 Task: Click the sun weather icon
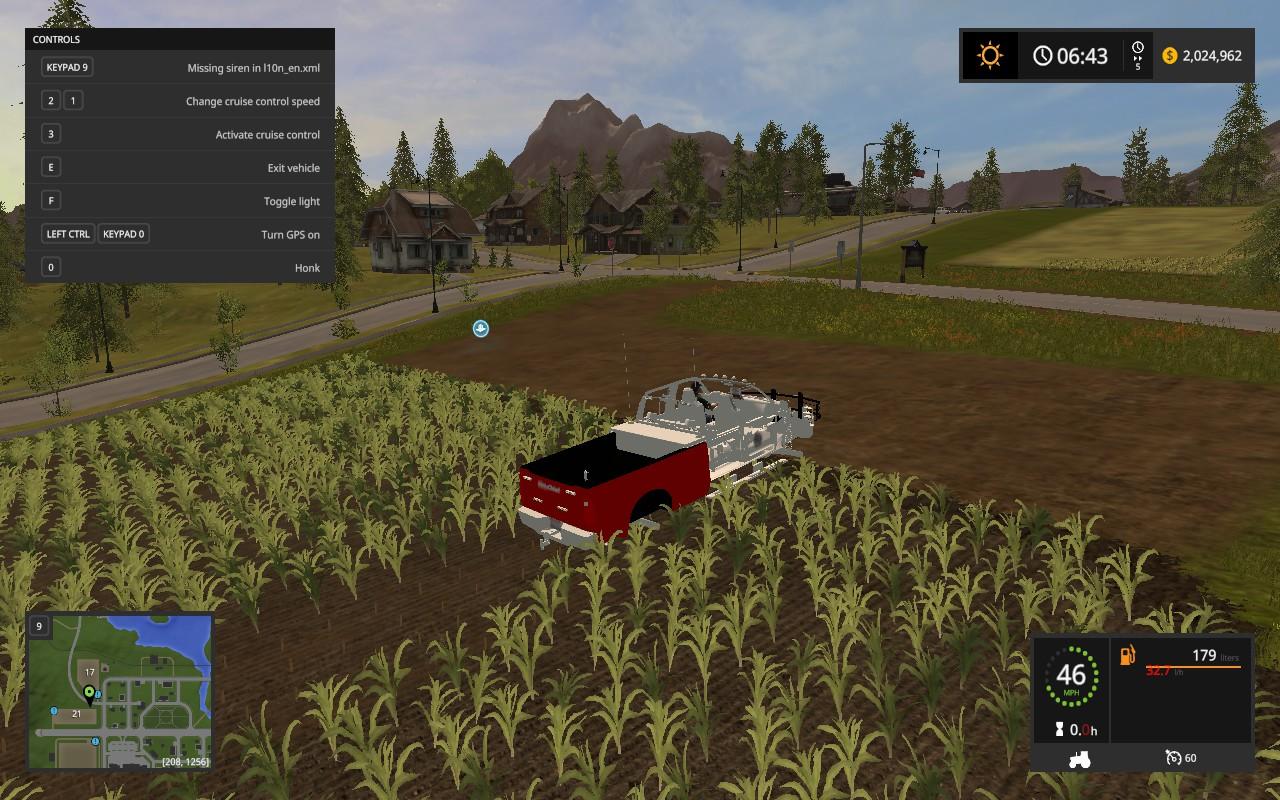point(989,55)
